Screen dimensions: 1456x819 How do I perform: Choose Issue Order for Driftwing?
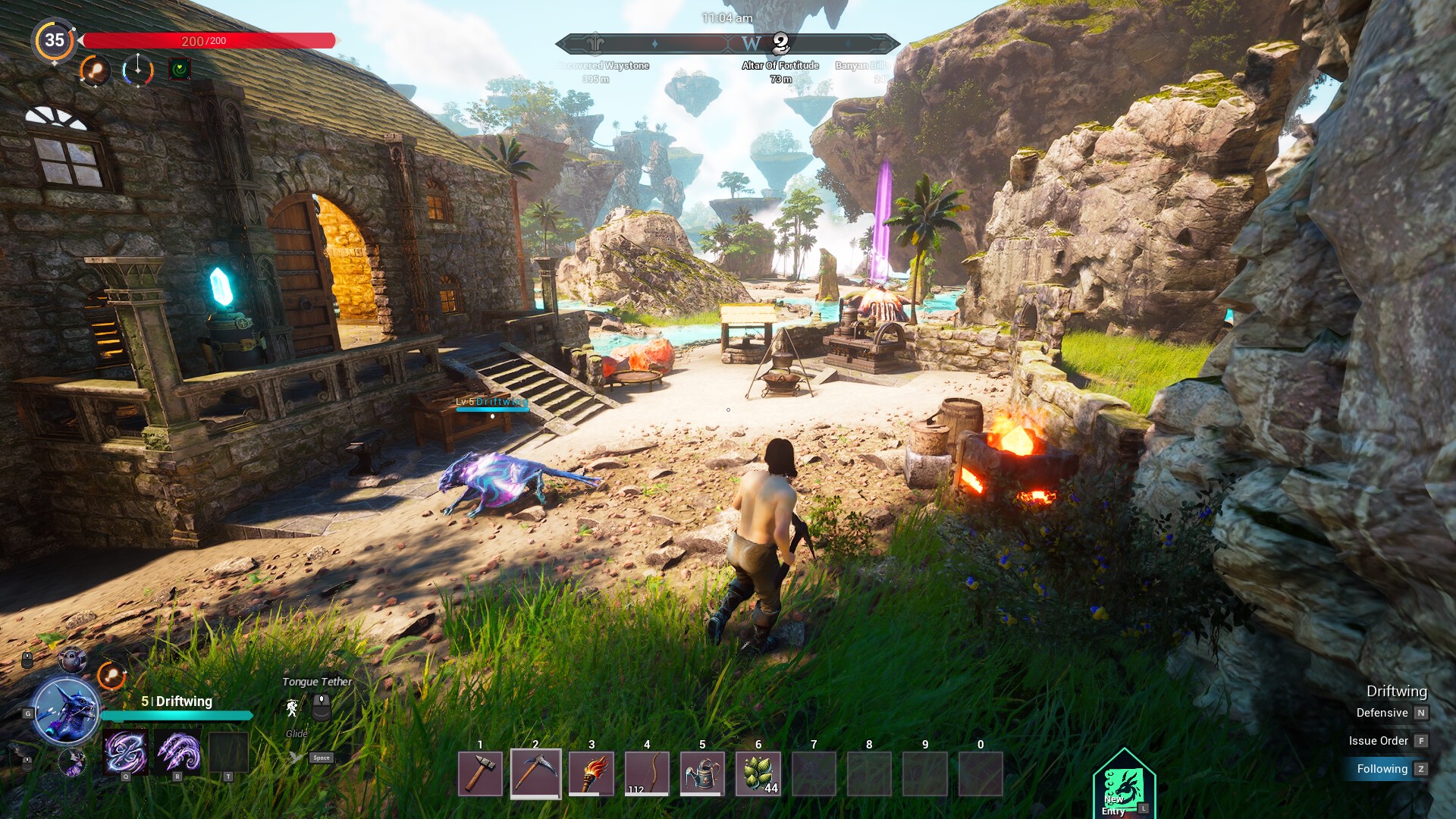1379,741
